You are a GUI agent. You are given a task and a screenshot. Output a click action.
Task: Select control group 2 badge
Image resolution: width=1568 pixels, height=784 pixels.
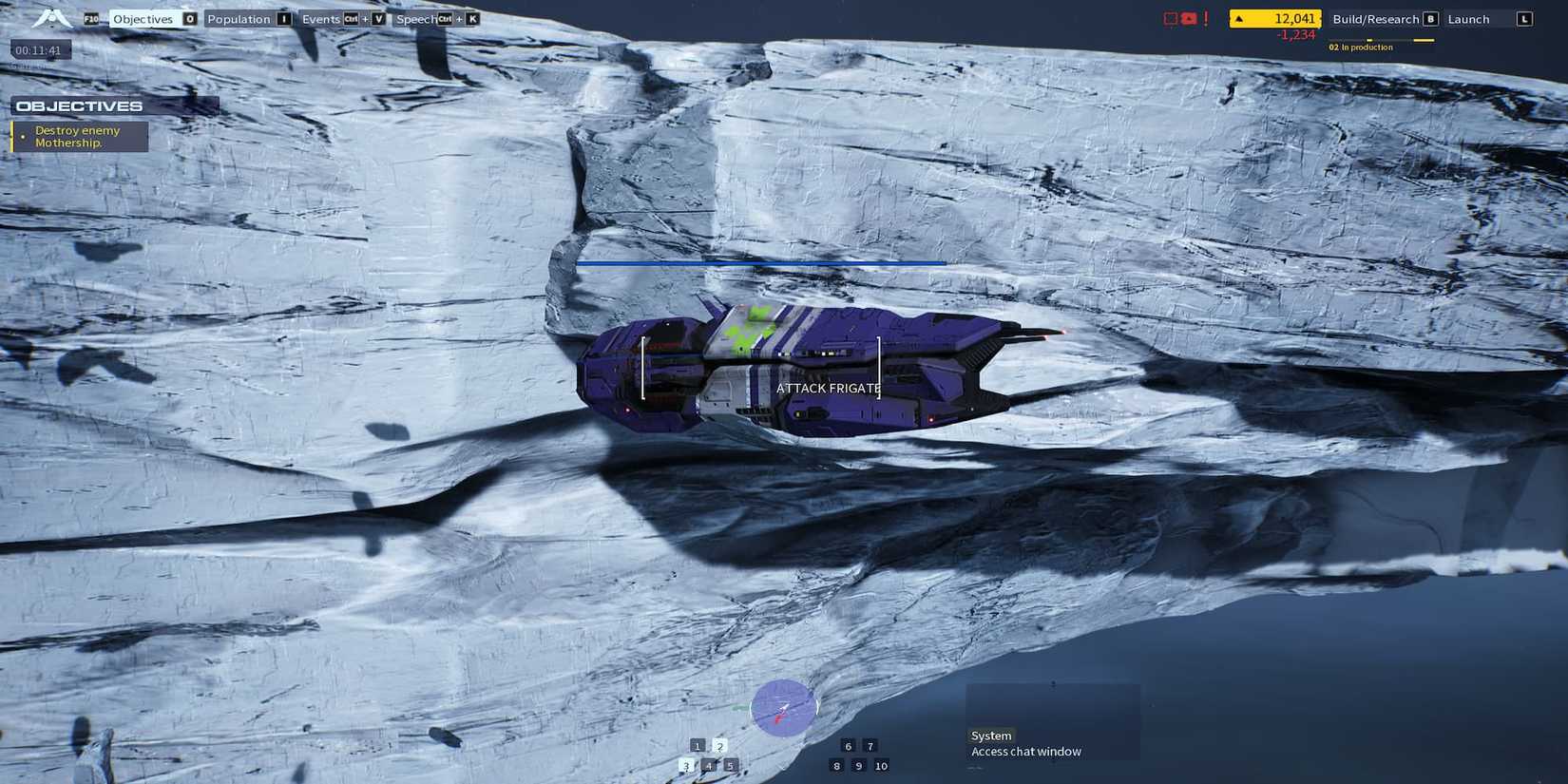(719, 747)
